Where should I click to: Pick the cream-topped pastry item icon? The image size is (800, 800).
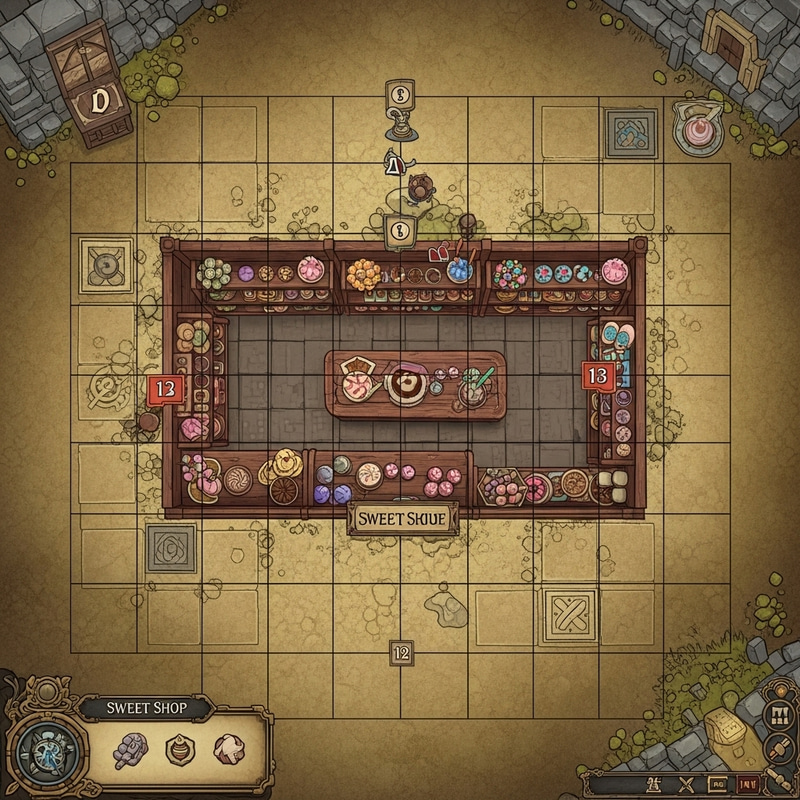coord(227,750)
